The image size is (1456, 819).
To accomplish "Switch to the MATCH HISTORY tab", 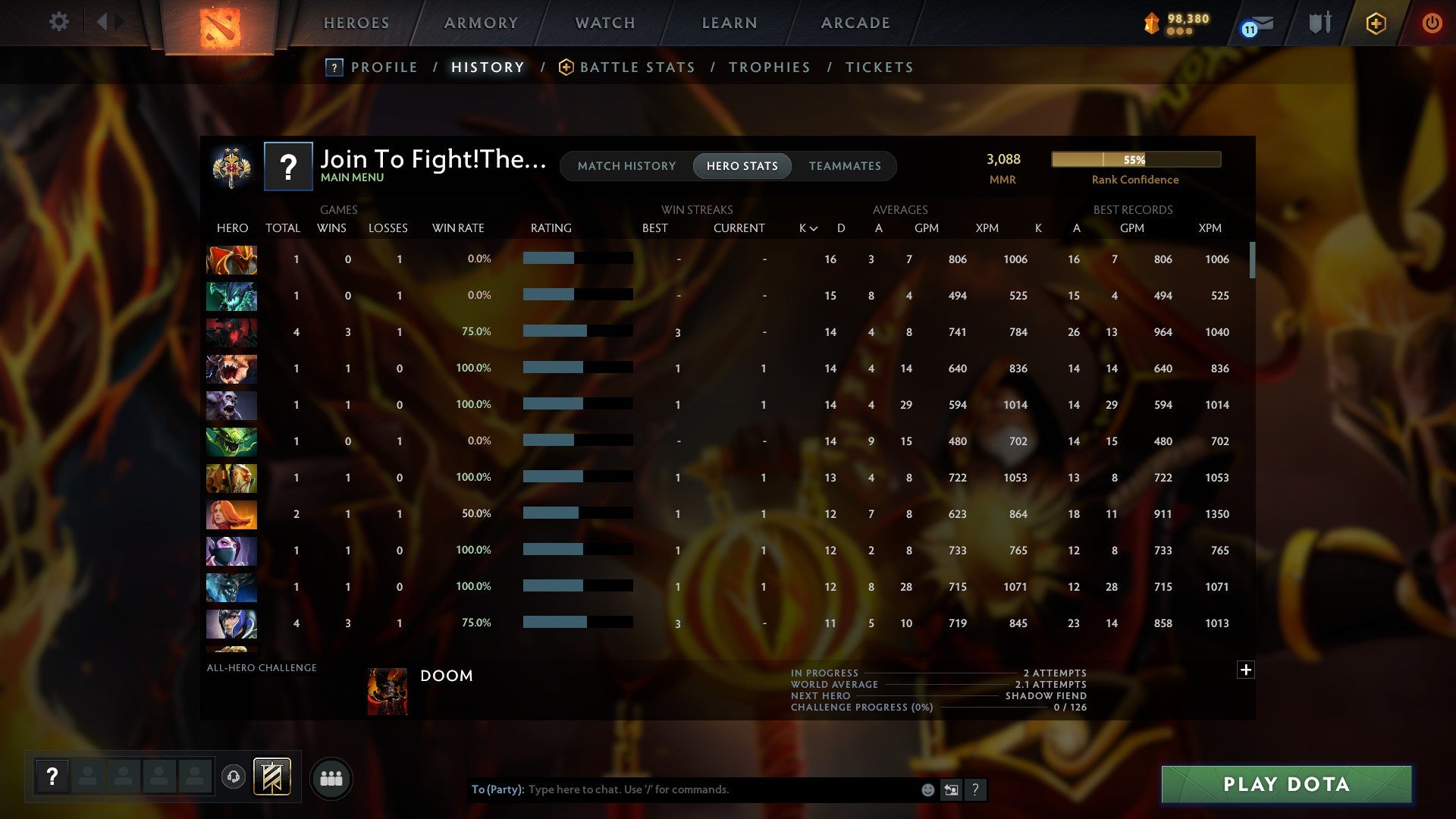I will point(626,165).
